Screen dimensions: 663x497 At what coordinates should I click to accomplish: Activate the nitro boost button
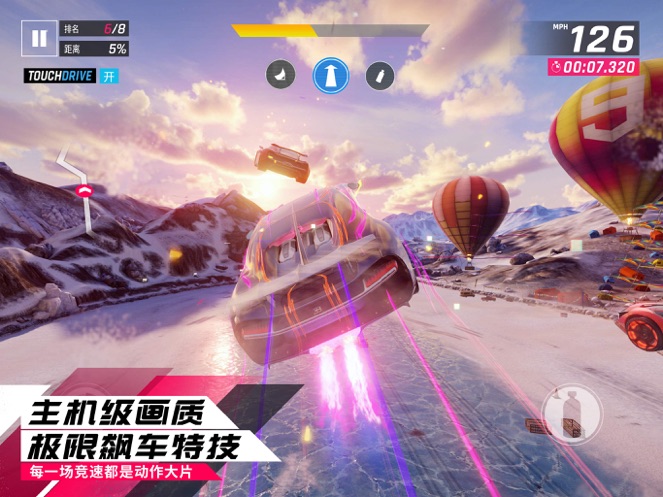[571, 414]
